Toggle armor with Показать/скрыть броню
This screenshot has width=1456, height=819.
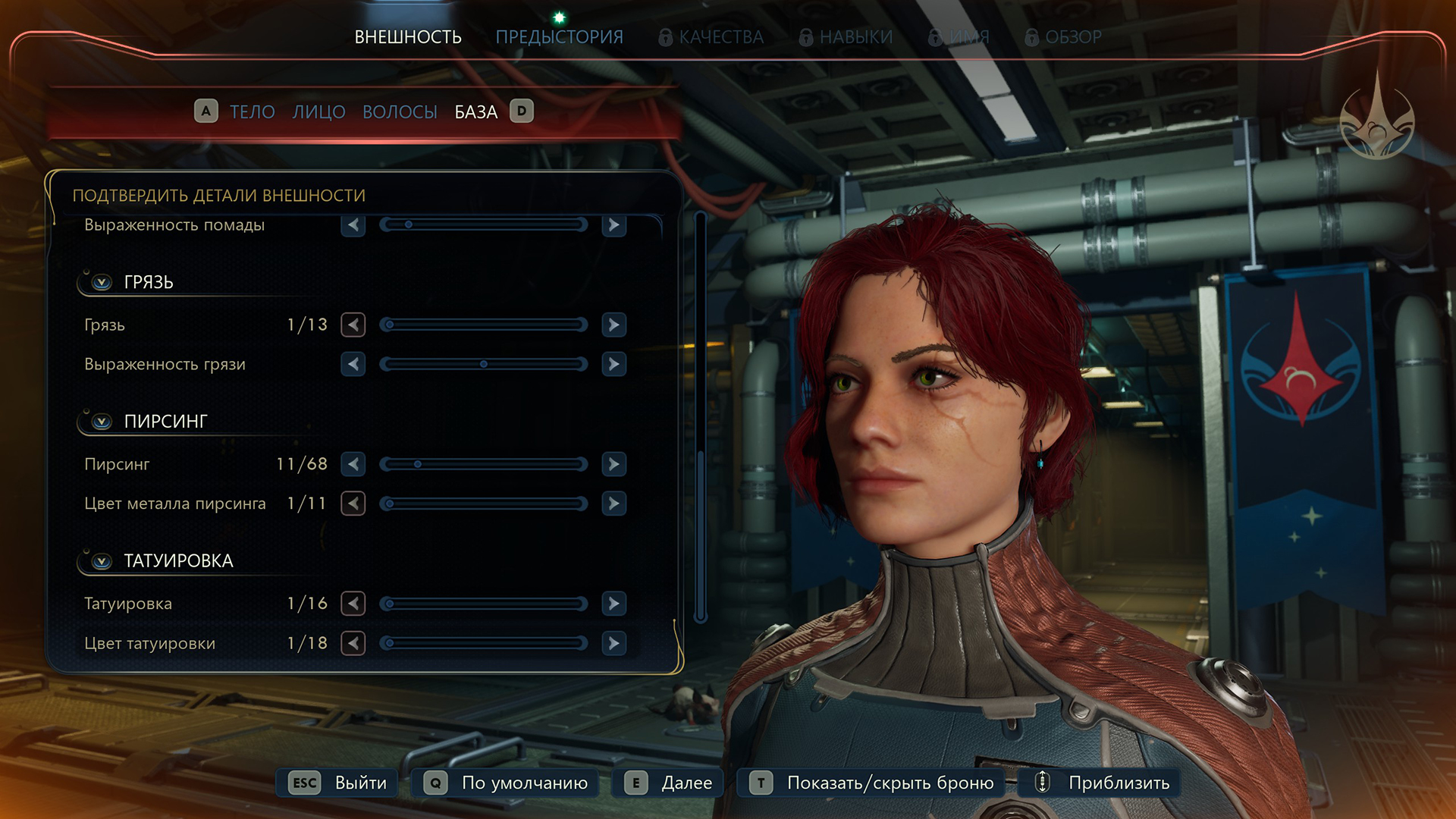pos(871,783)
